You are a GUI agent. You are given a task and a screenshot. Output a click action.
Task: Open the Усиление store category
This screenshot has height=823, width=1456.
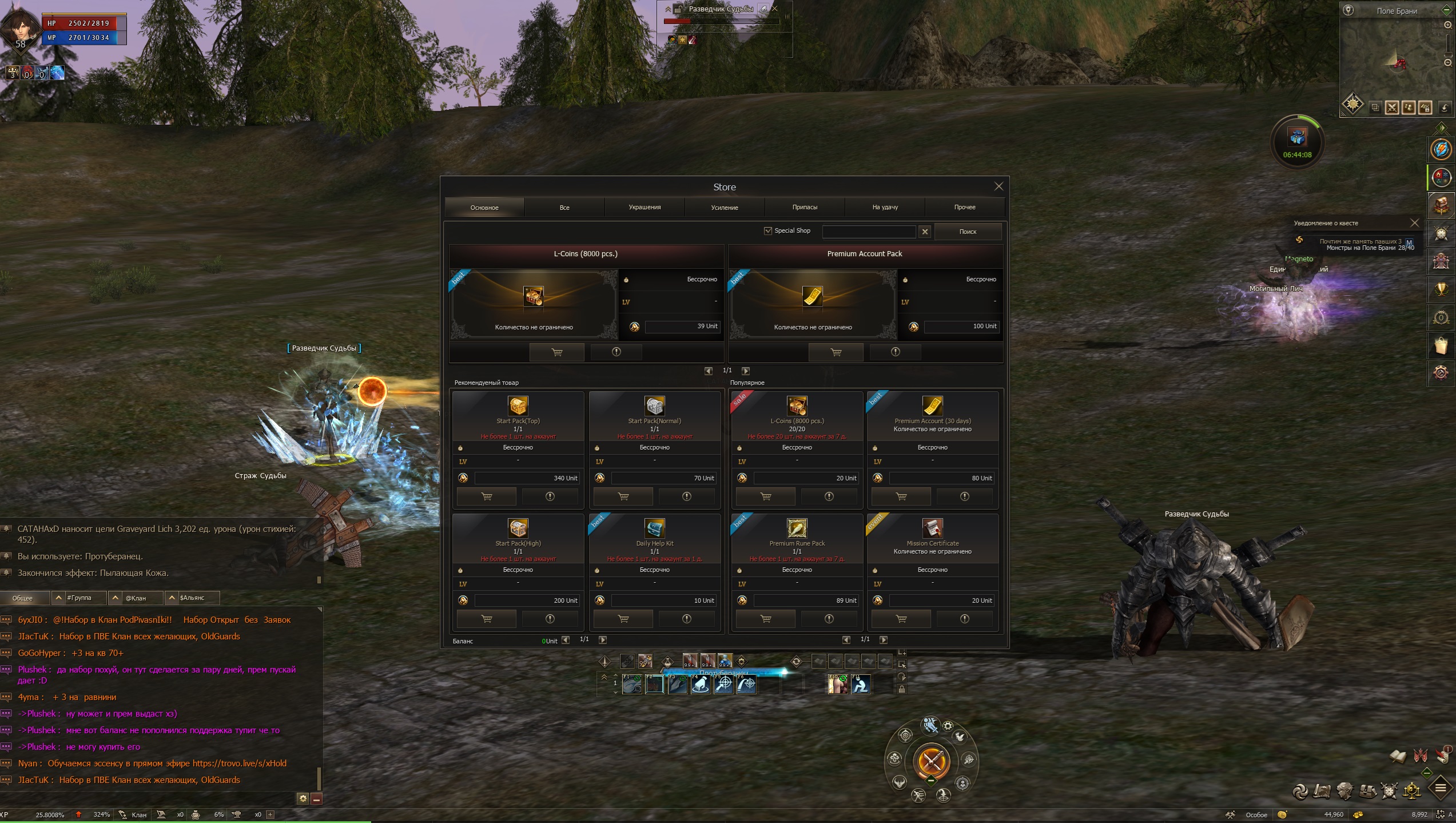[x=725, y=207]
